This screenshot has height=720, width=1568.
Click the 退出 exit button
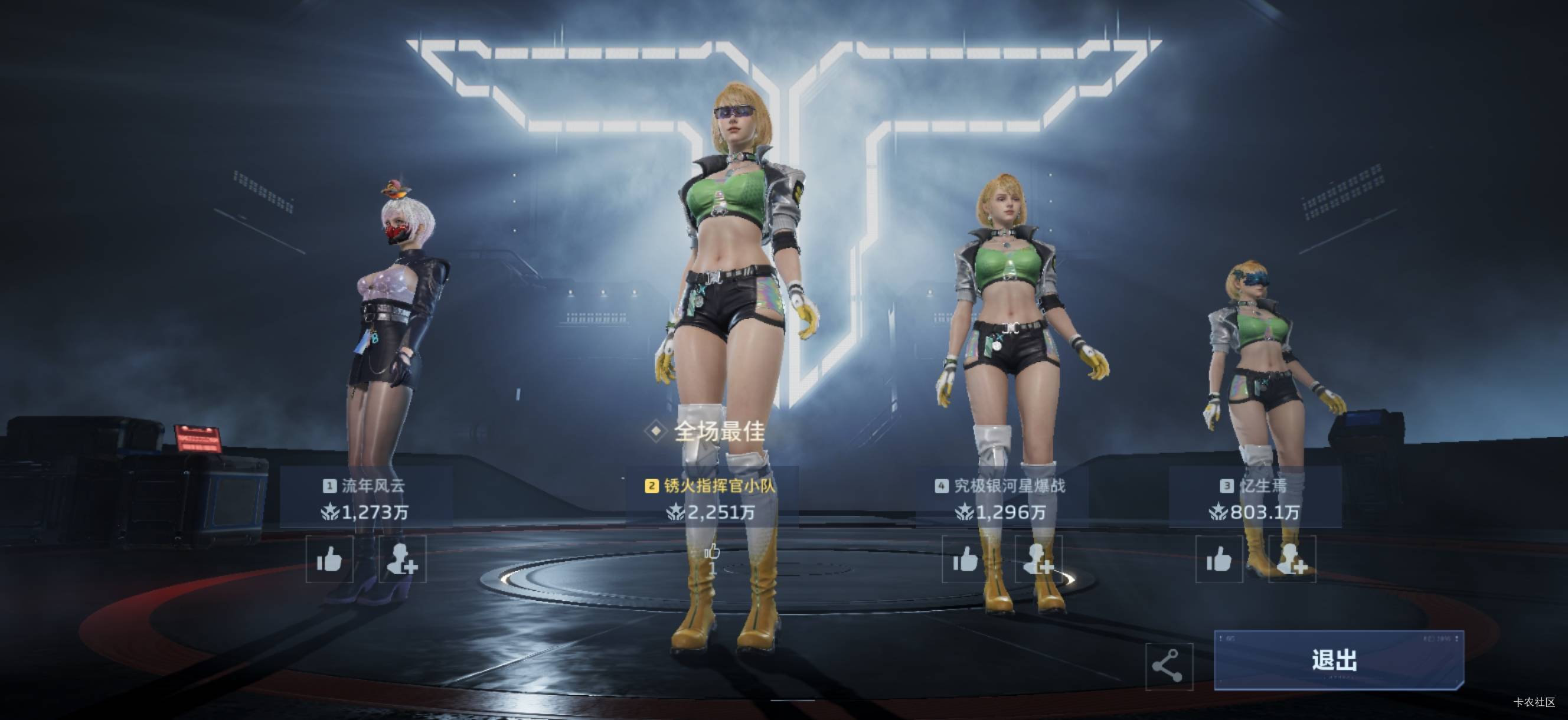click(x=1338, y=660)
